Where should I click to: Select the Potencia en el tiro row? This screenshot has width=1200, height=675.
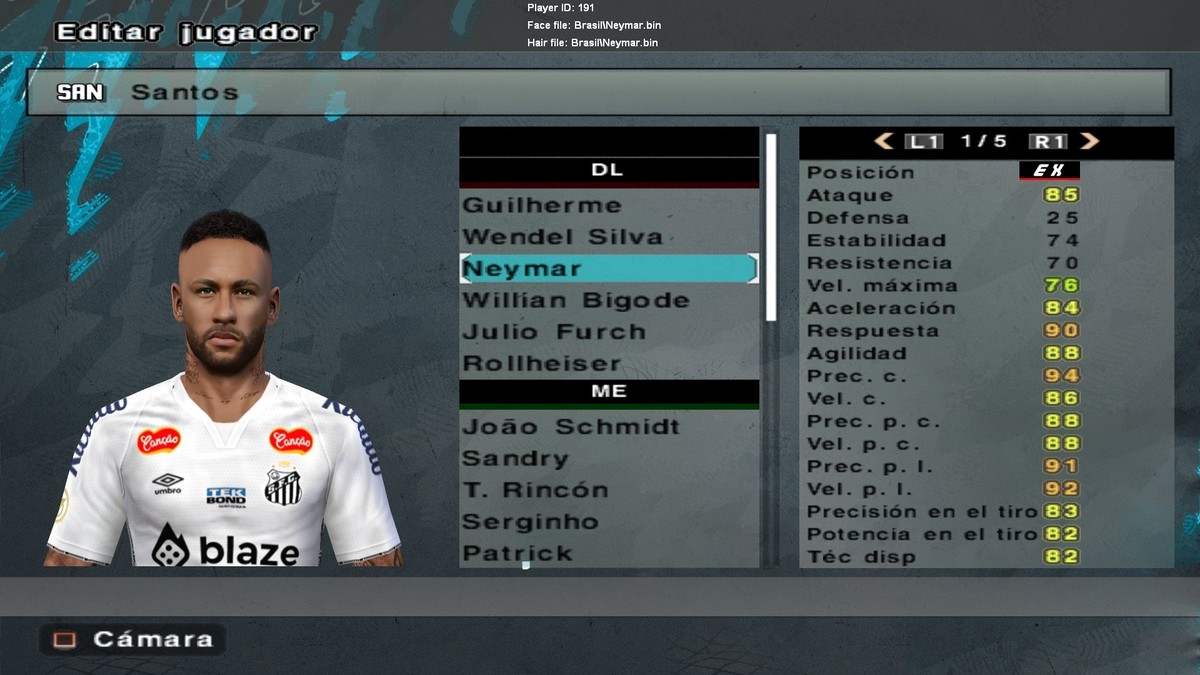pyautogui.click(x=942, y=534)
